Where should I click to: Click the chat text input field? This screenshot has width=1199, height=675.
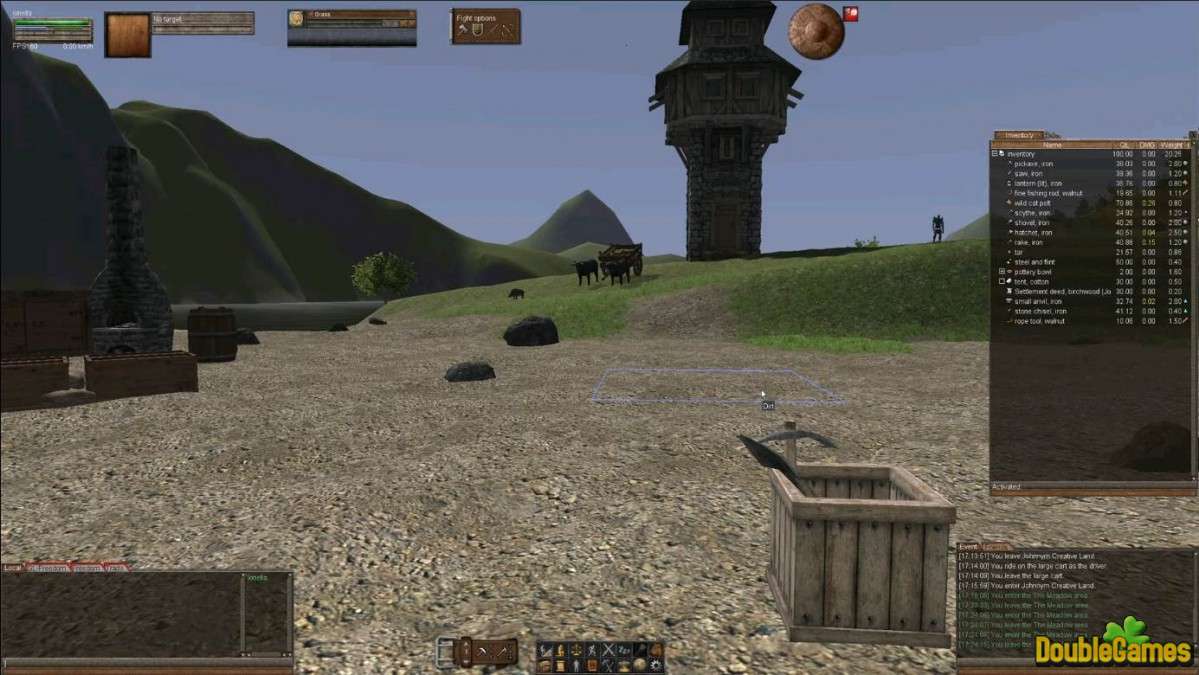pyautogui.click(x=145, y=662)
